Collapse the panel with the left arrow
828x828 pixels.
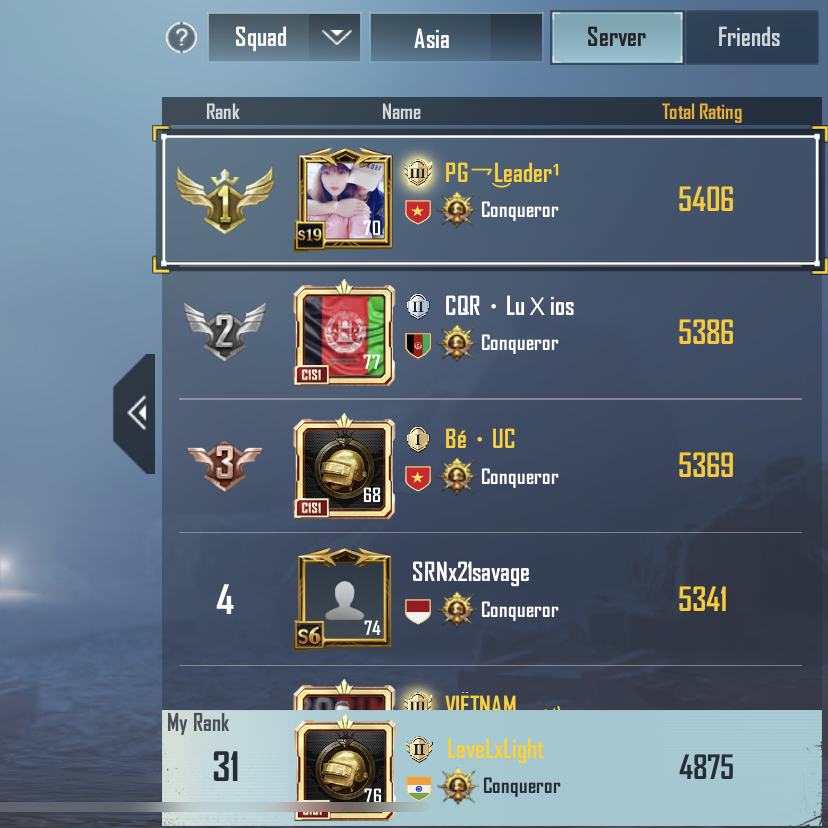tap(135, 413)
